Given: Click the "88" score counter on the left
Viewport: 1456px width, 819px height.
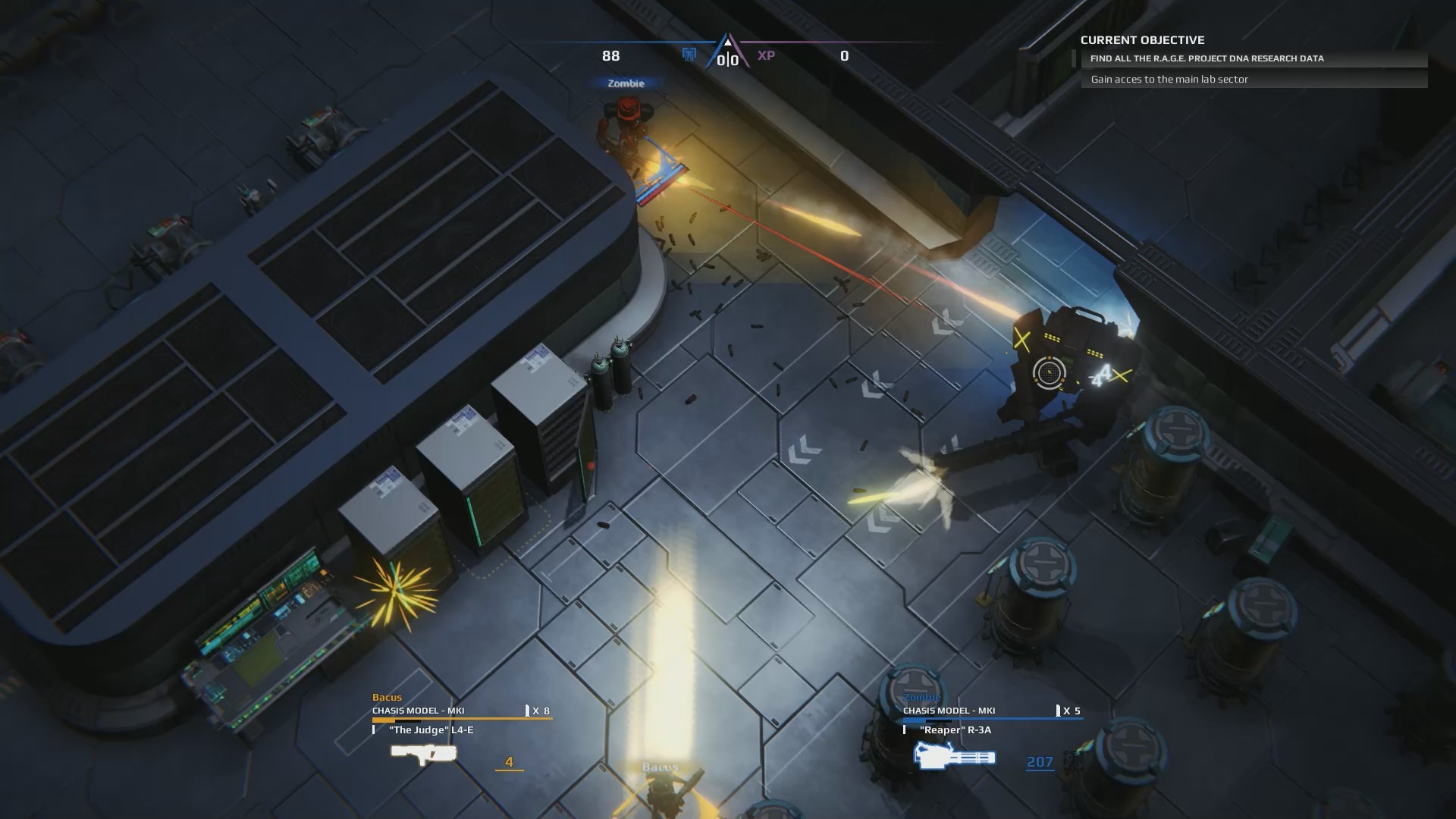Looking at the screenshot, I should coord(611,55).
